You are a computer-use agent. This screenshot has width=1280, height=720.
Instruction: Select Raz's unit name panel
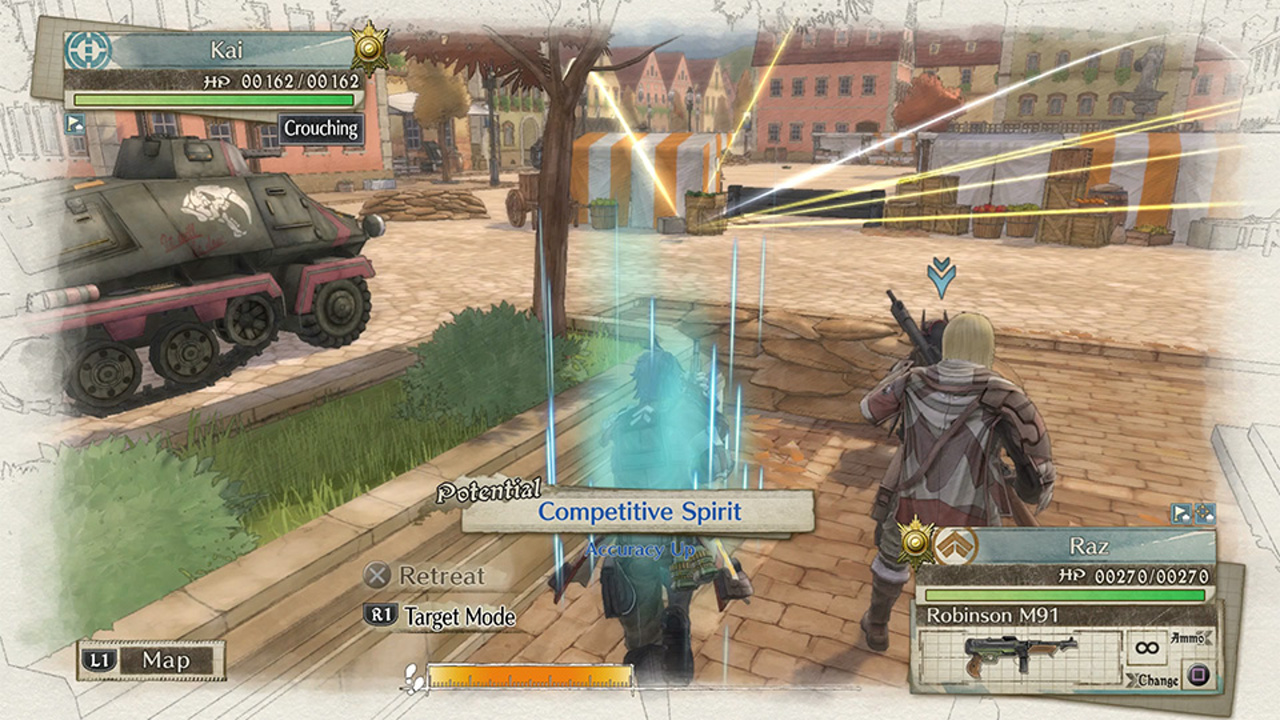tap(1090, 547)
